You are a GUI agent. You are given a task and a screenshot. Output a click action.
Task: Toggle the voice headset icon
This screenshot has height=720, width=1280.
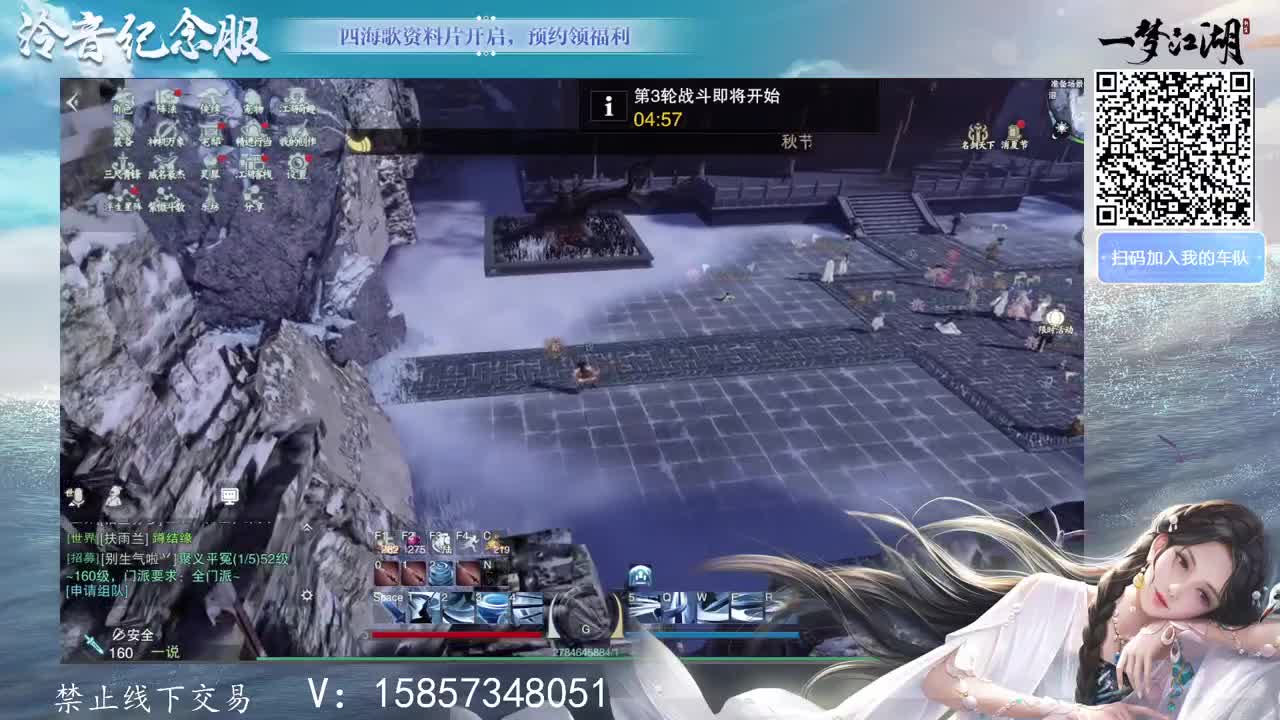click(114, 498)
